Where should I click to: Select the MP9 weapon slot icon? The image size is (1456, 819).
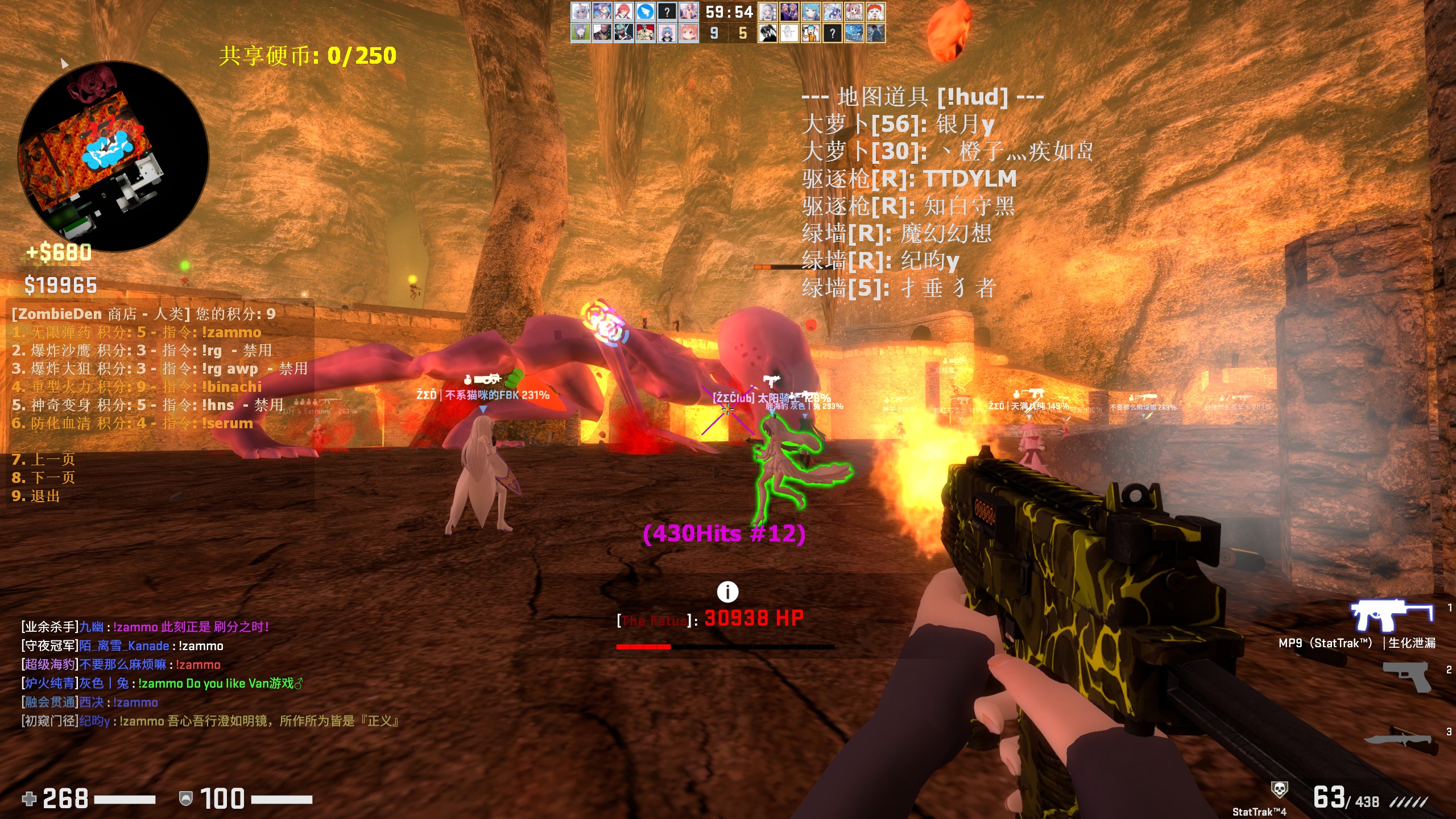[x=1391, y=615]
